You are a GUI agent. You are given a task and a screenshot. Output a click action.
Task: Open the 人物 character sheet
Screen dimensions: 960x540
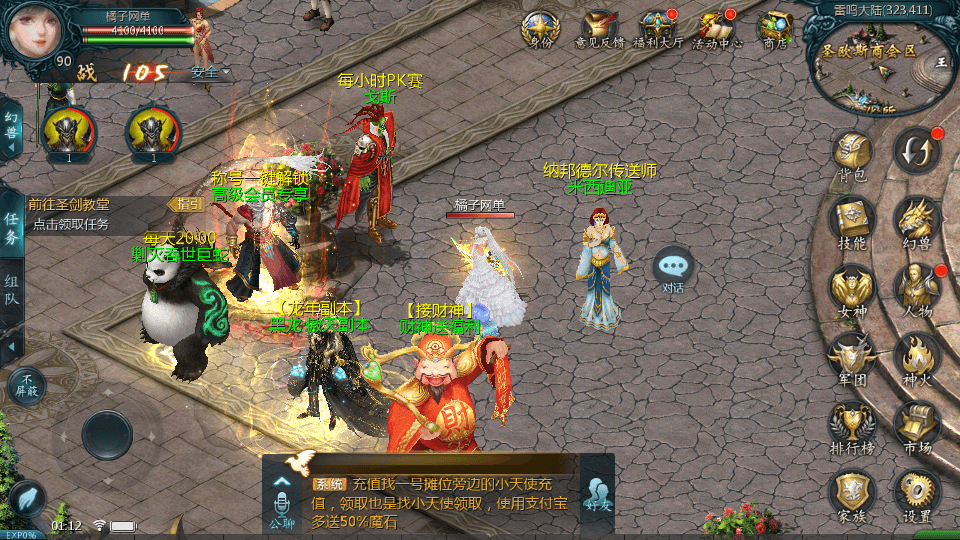916,289
